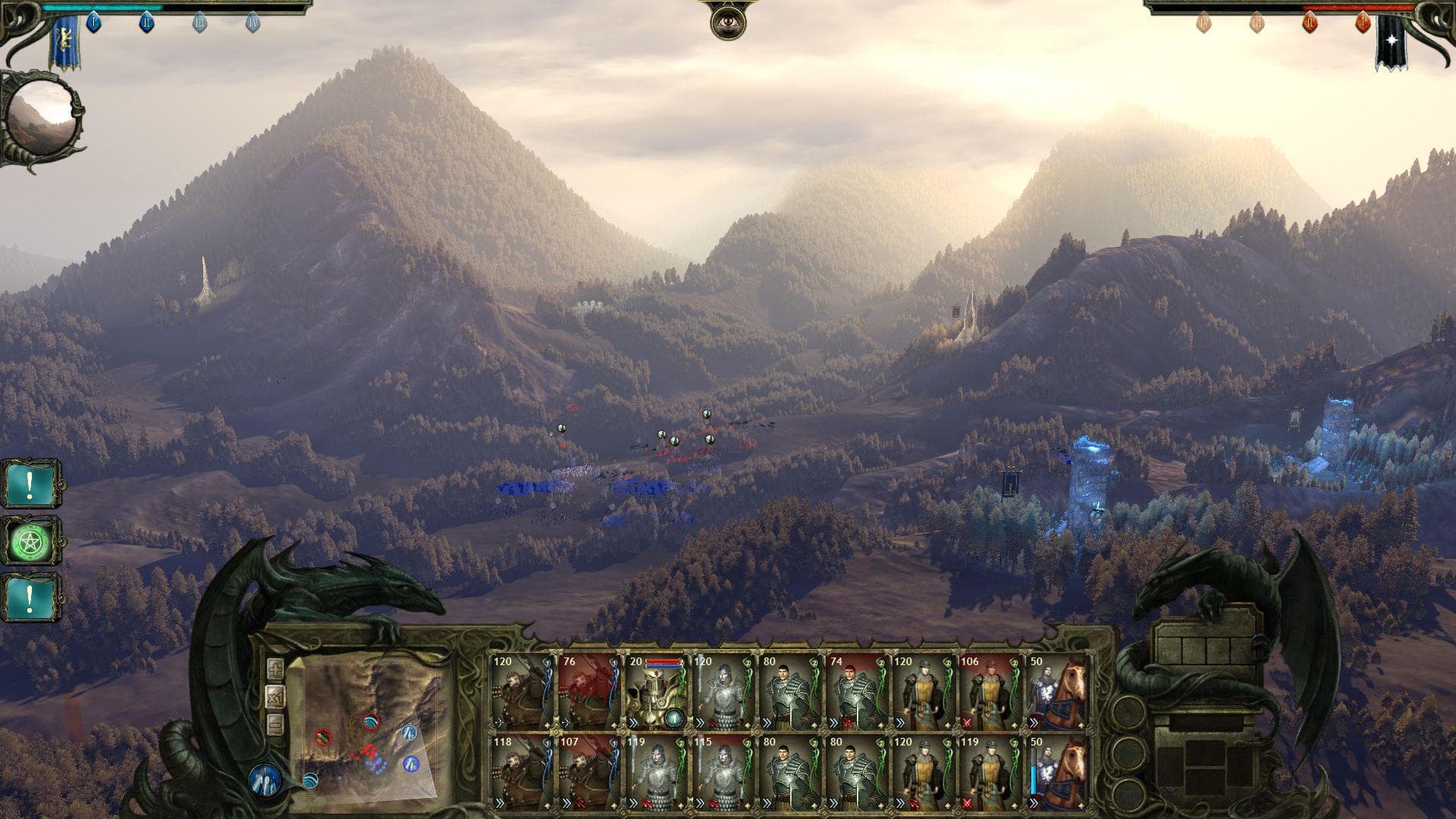1456x819 pixels.
Task: Toggle the run chevron on the 120-health unit card
Action: (900, 721)
